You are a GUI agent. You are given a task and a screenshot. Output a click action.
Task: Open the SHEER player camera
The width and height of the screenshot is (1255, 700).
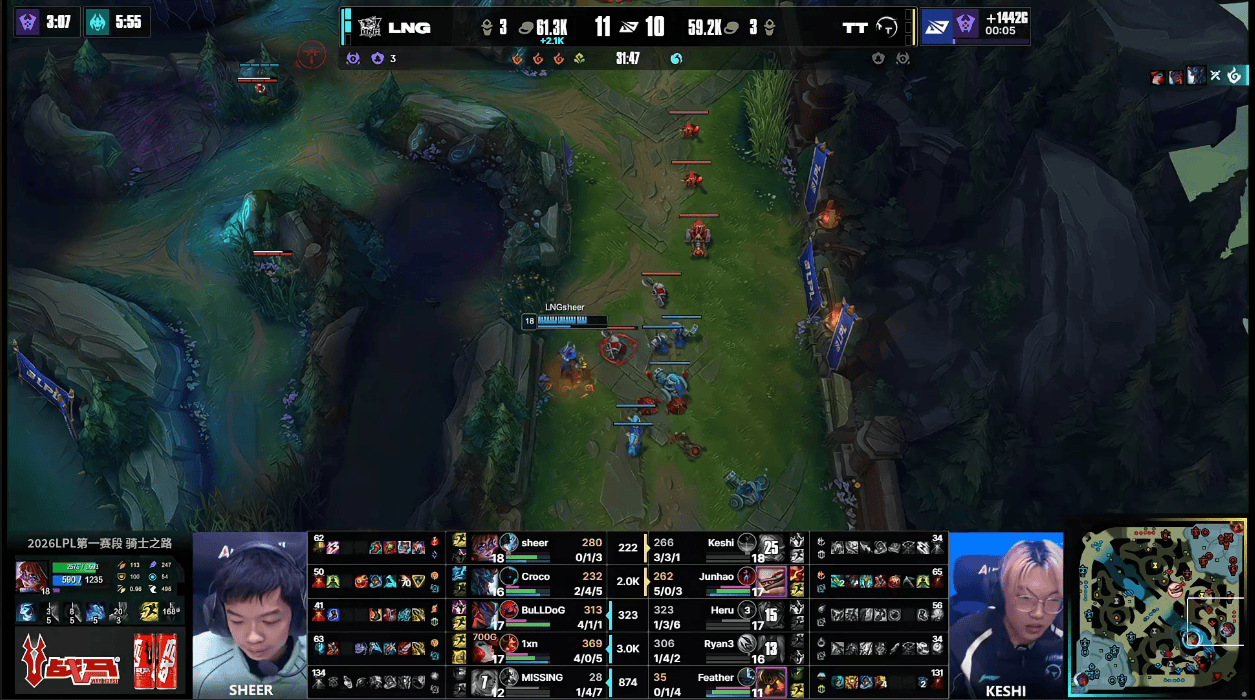250,614
